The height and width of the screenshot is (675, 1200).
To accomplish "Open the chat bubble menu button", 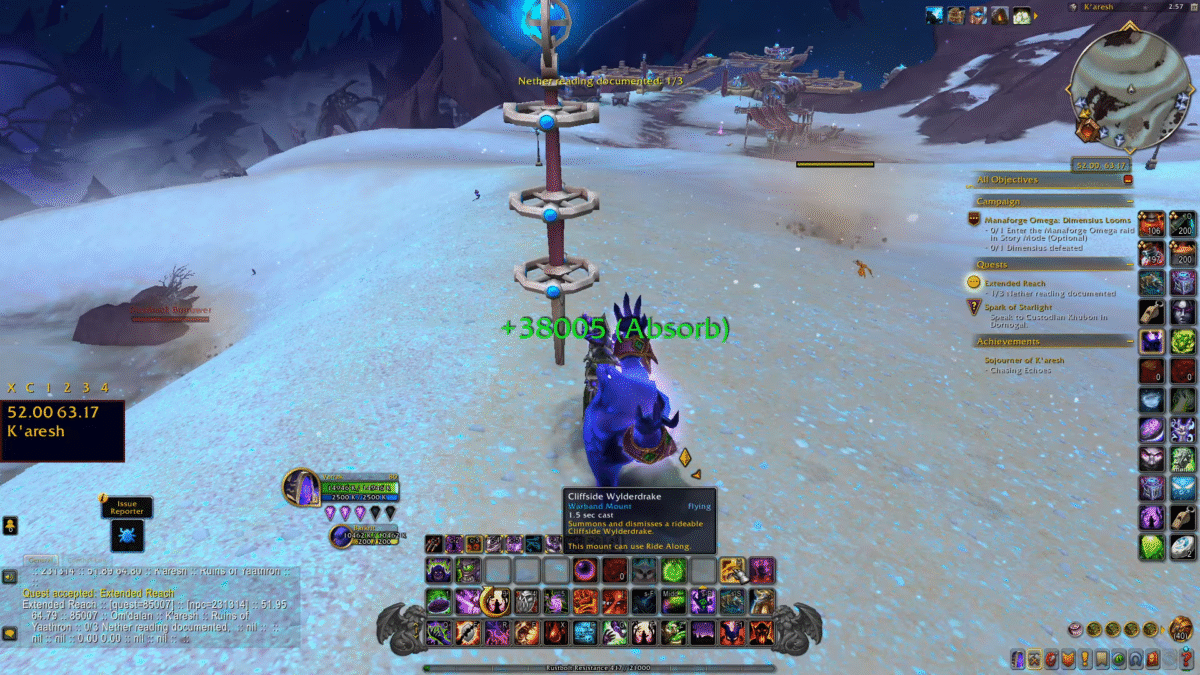I will [9, 632].
